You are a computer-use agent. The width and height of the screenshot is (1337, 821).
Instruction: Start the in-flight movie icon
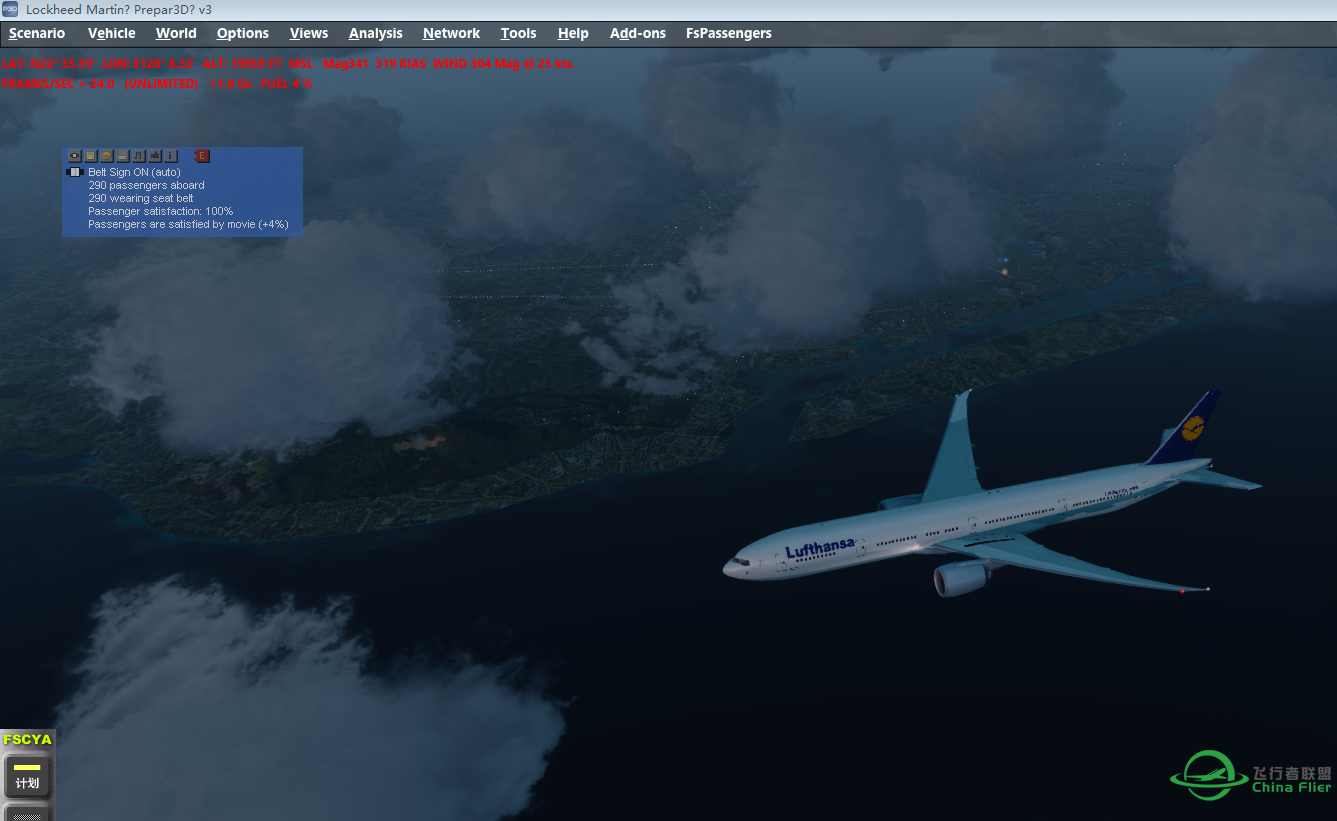tap(154, 156)
